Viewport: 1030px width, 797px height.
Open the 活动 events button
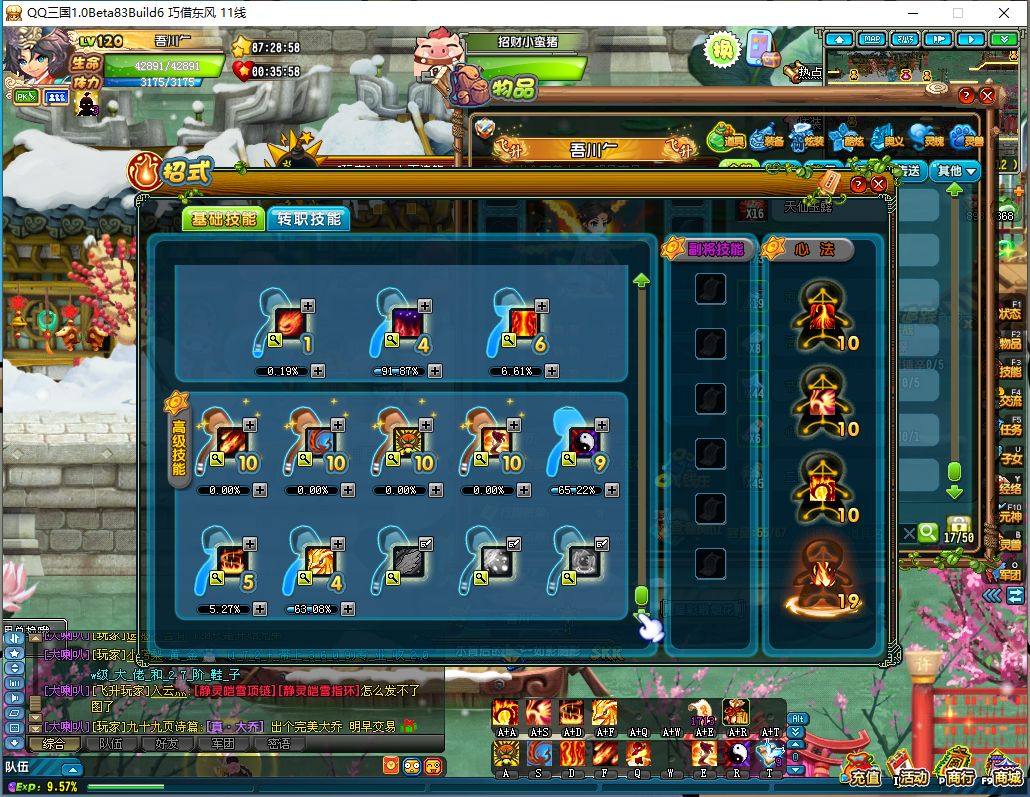click(912, 770)
